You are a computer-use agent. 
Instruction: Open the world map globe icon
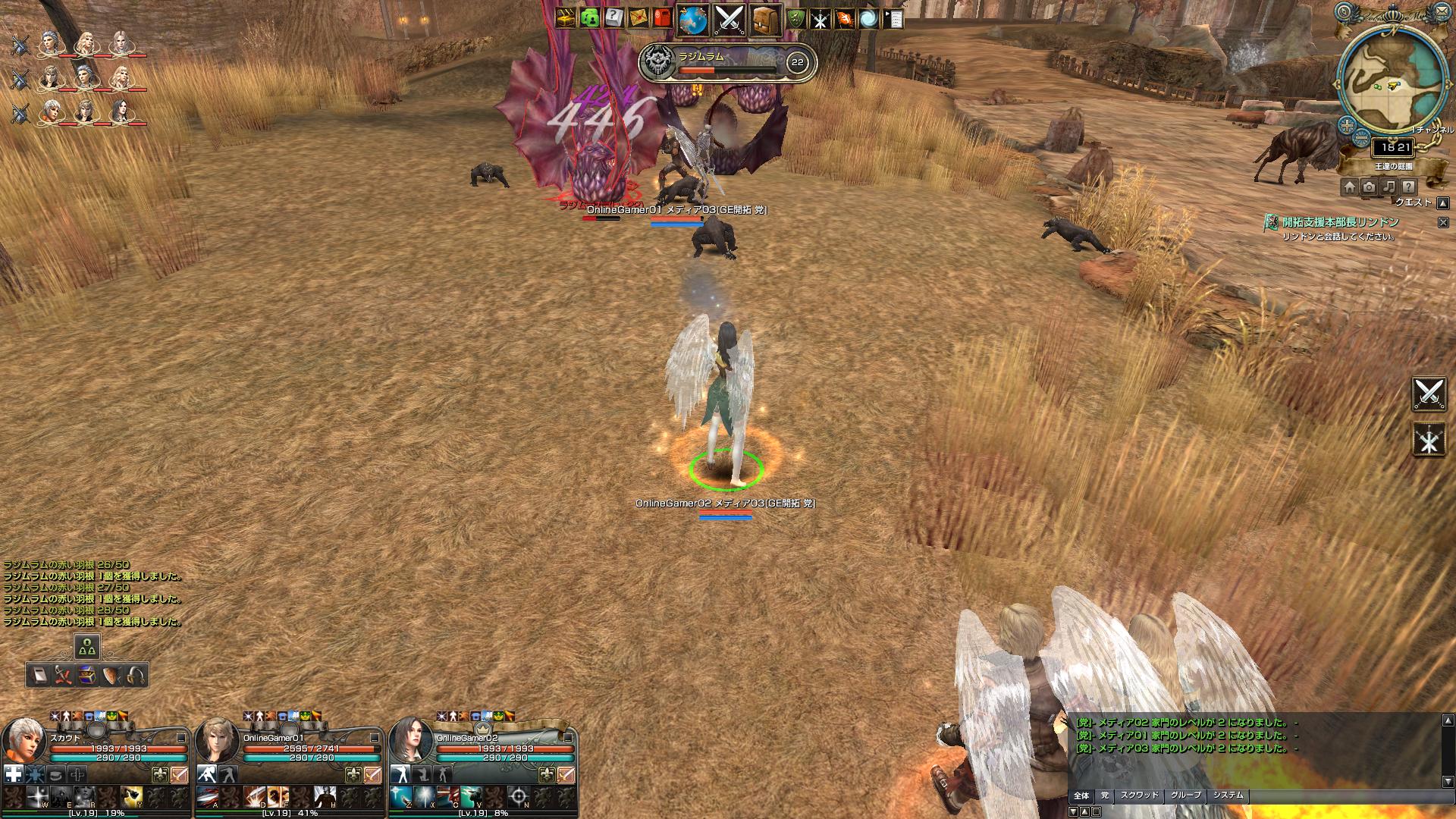[x=692, y=20]
